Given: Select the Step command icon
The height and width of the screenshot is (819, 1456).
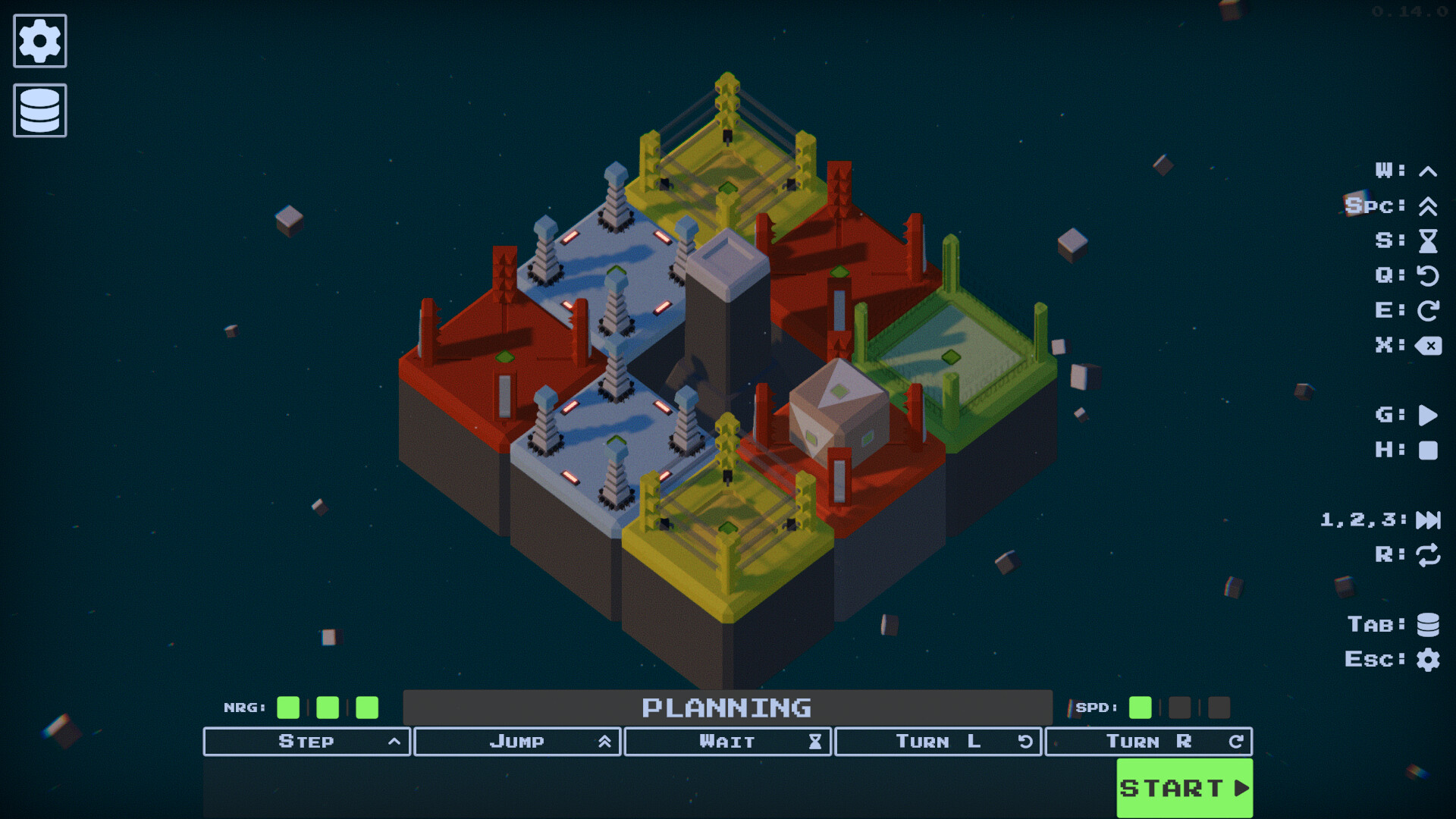Looking at the screenshot, I should pyautogui.click(x=394, y=741).
